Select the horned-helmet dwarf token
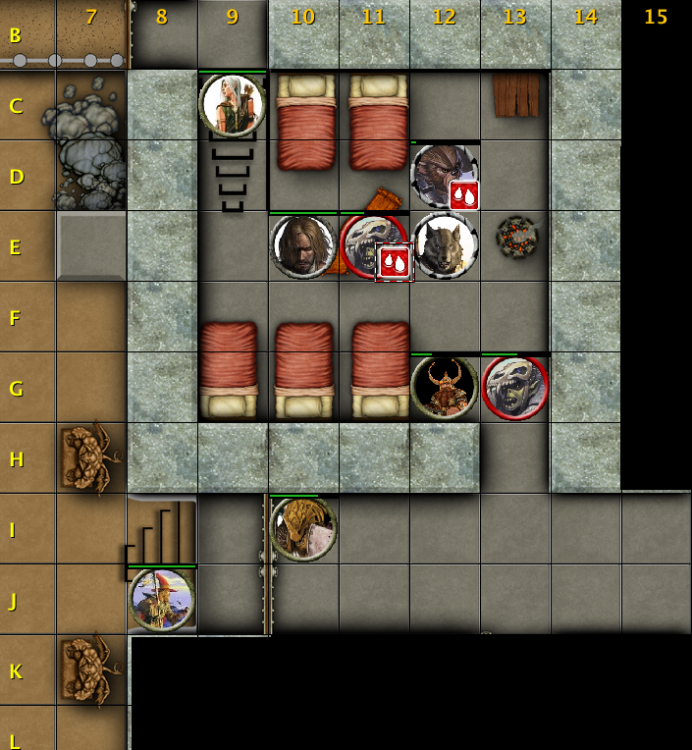Image resolution: width=692 pixels, height=750 pixels. click(x=444, y=387)
